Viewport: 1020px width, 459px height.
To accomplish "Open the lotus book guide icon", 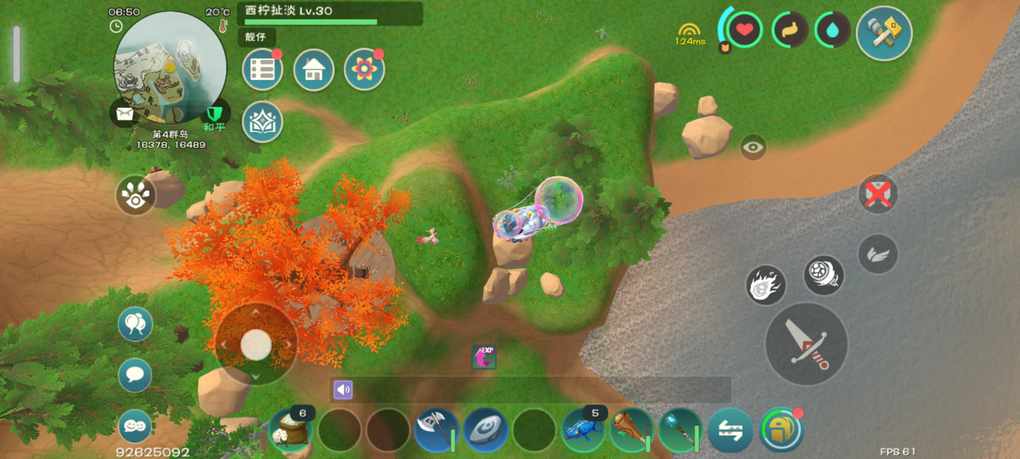I will tap(262, 122).
